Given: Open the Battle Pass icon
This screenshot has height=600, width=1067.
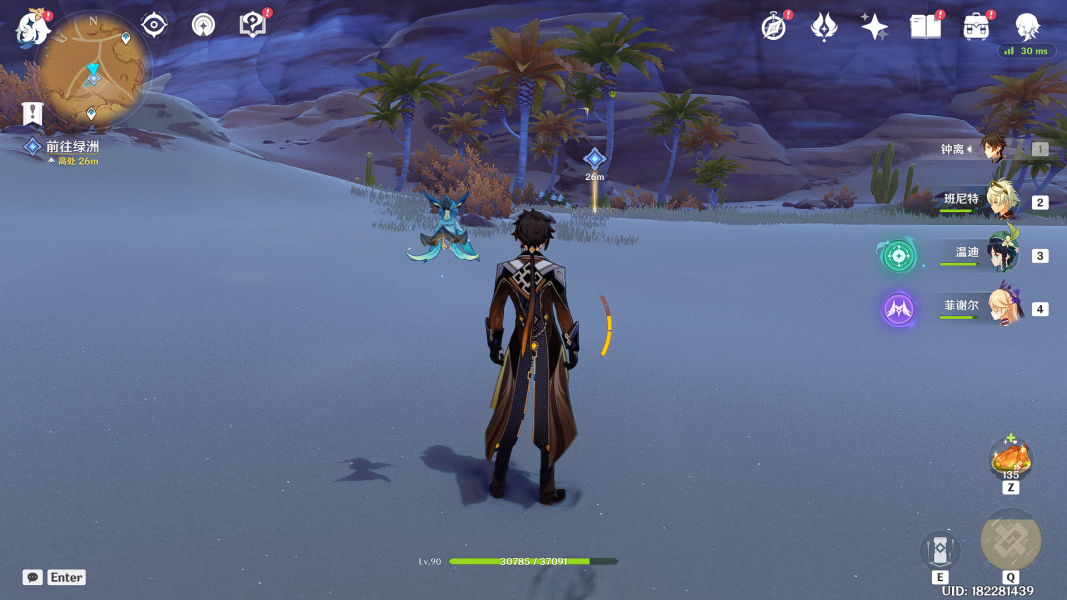Looking at the screenshot, I should [x=824, y=27].
